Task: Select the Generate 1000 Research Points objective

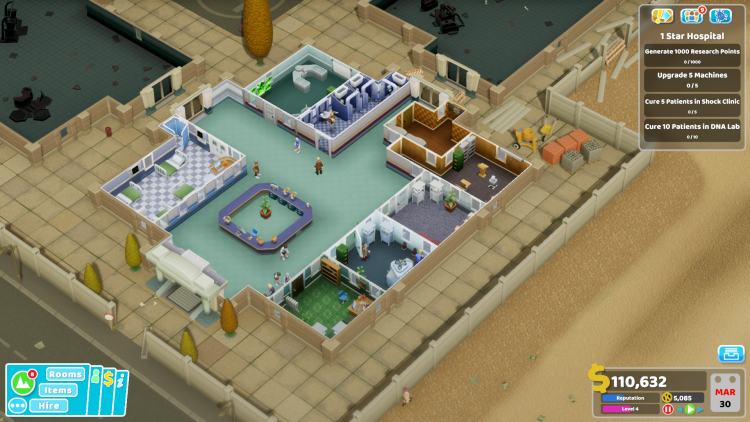Action: [x=692, y=55]
